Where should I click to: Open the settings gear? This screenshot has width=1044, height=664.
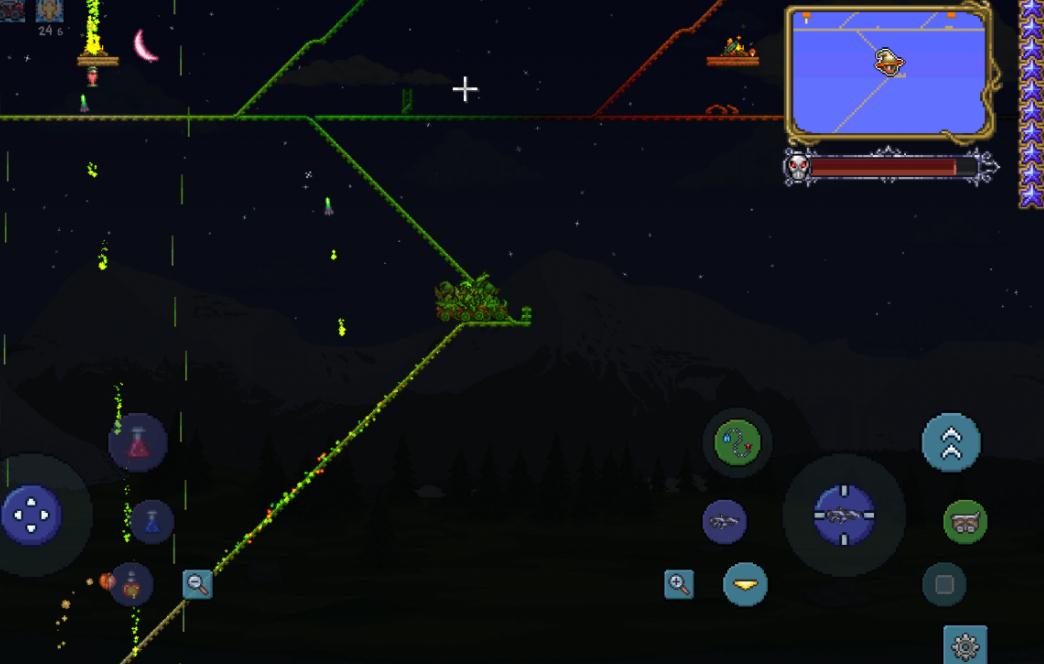click(x=965, y=645)
